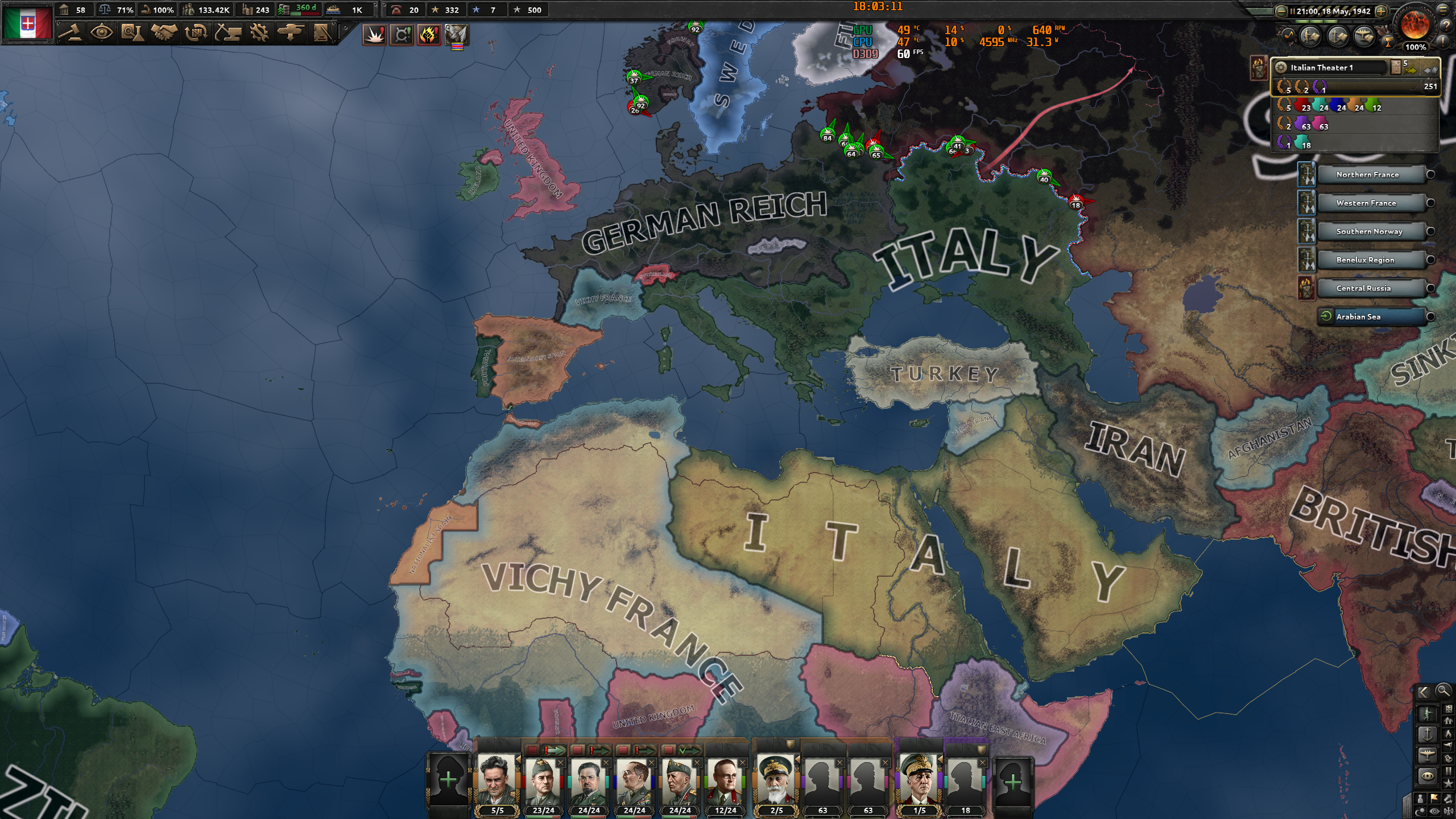The width and height of the screenshot is (1456, 819).
Task: Select the radio circle beside Western France
Action: coord(1430,204)
